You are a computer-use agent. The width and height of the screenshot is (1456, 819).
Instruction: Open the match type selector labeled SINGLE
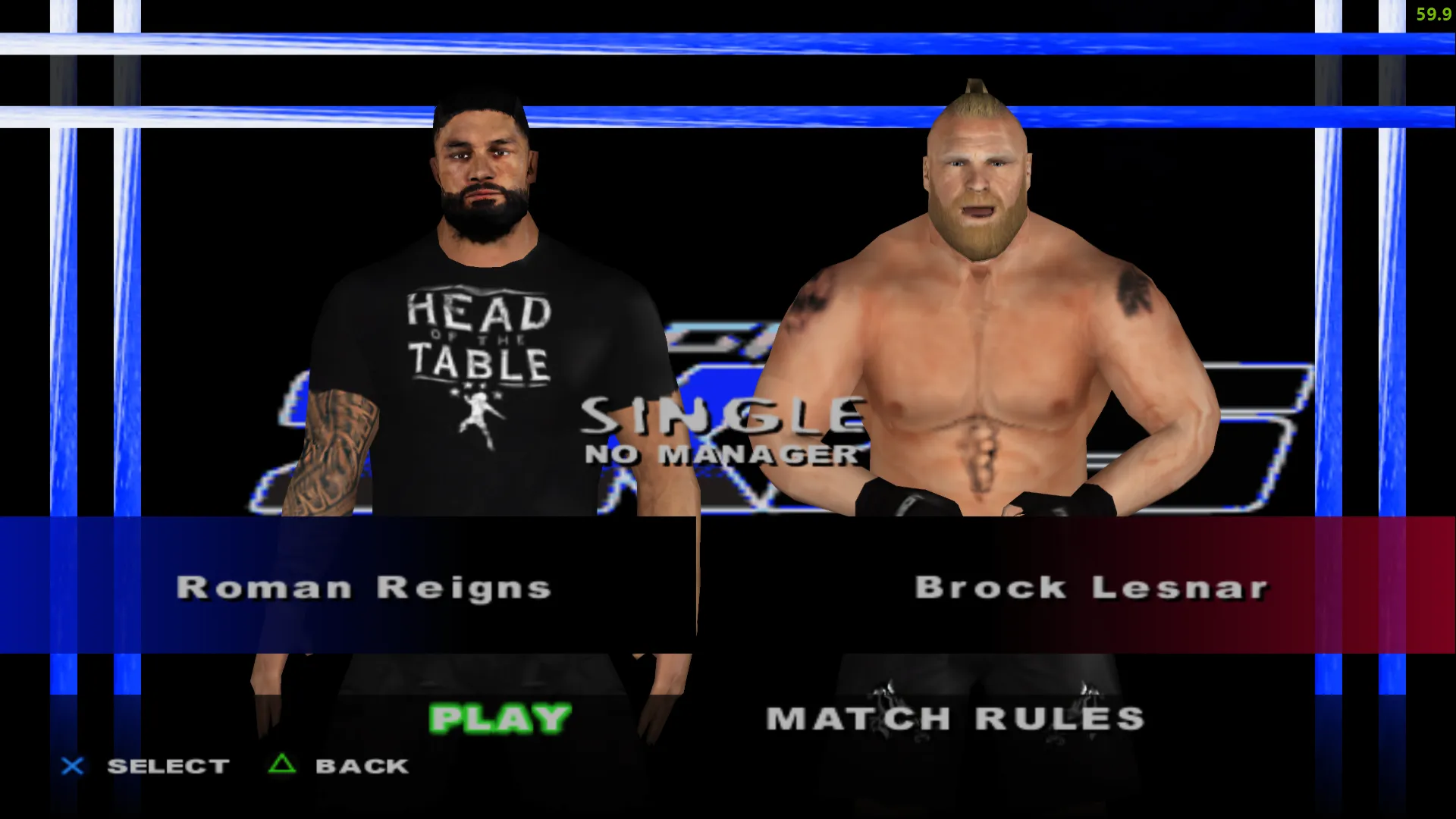click(720, 413)
